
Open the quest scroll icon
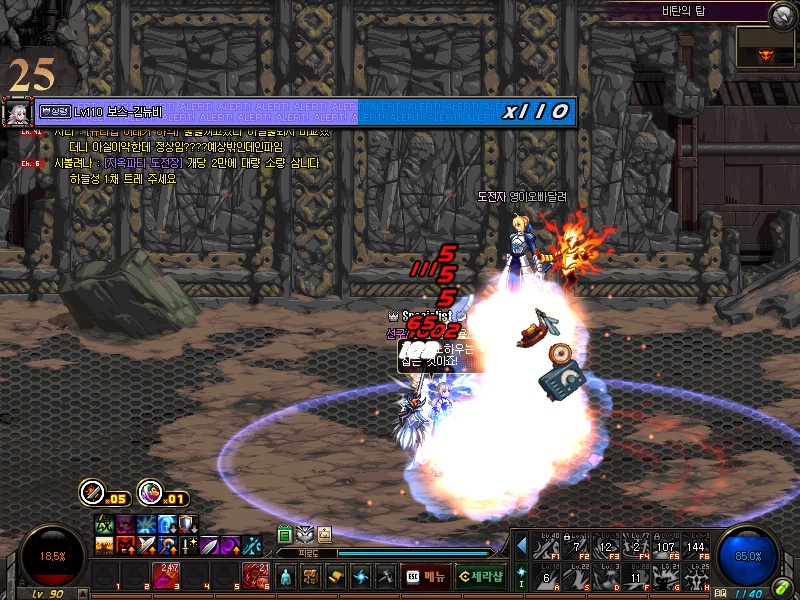point(335,576)
